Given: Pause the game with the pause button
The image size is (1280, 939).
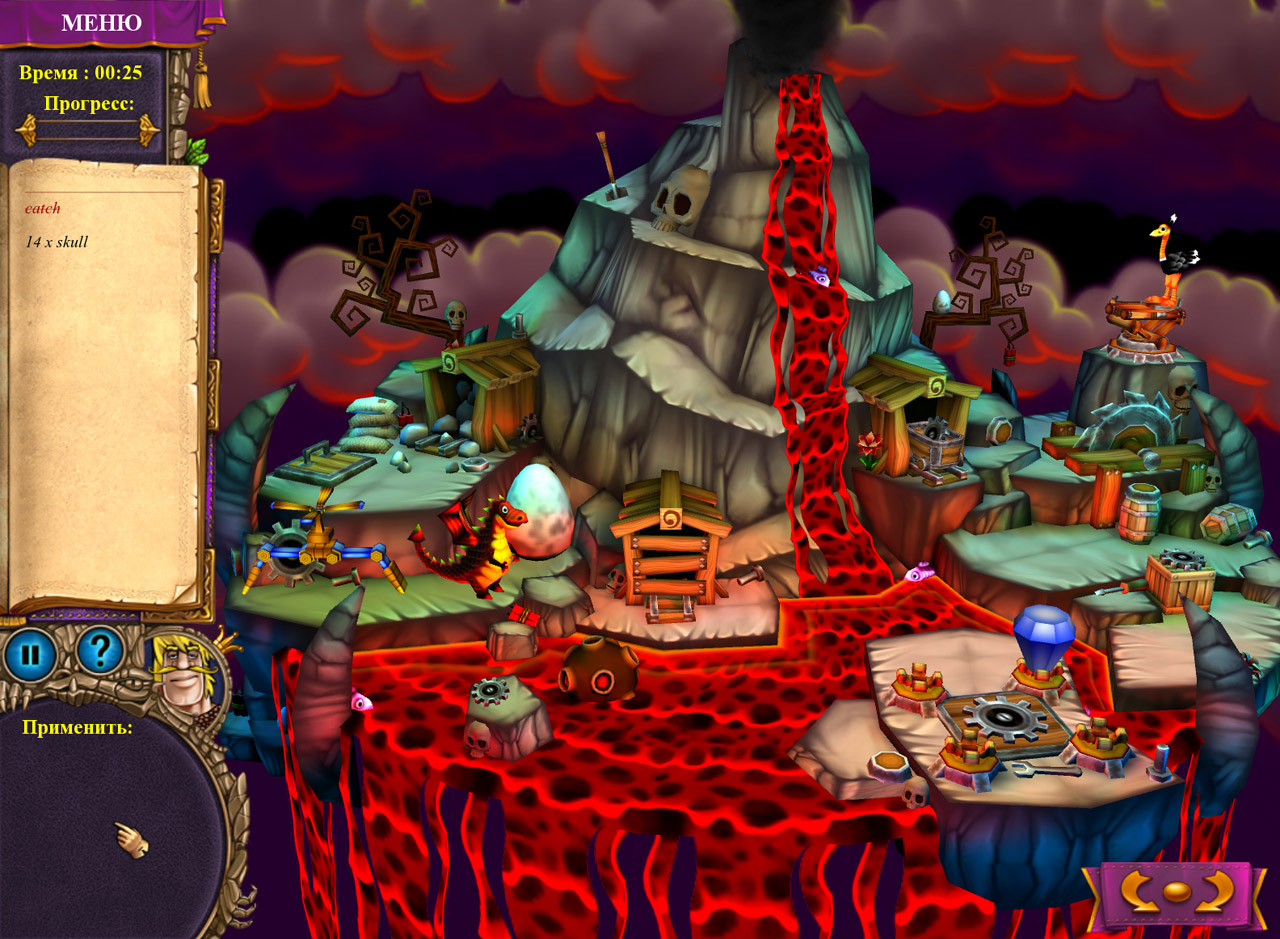Looking at the screenshot, I should [x=30, y=655].
